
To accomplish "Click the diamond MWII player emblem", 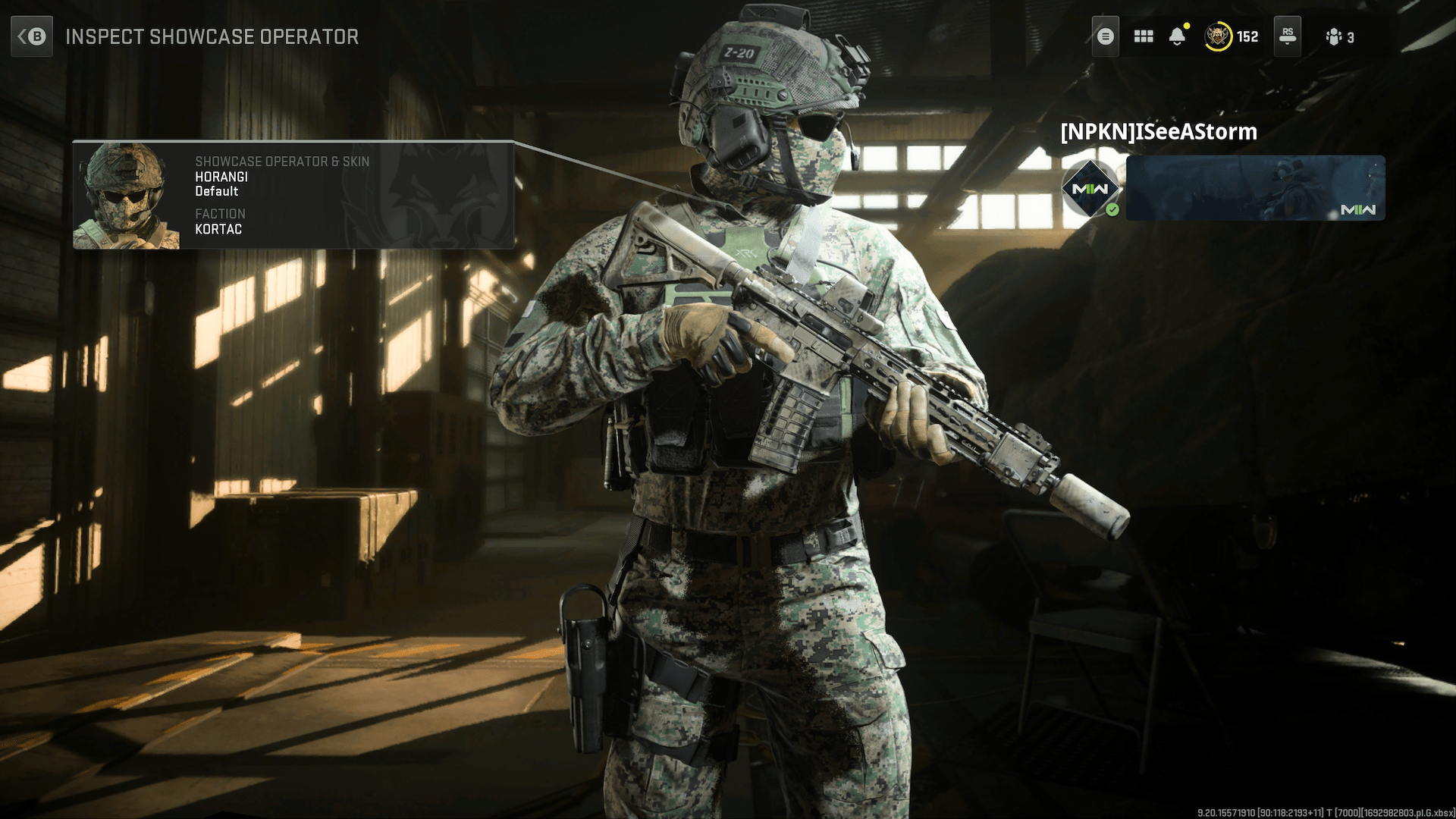I will 1090,189.
